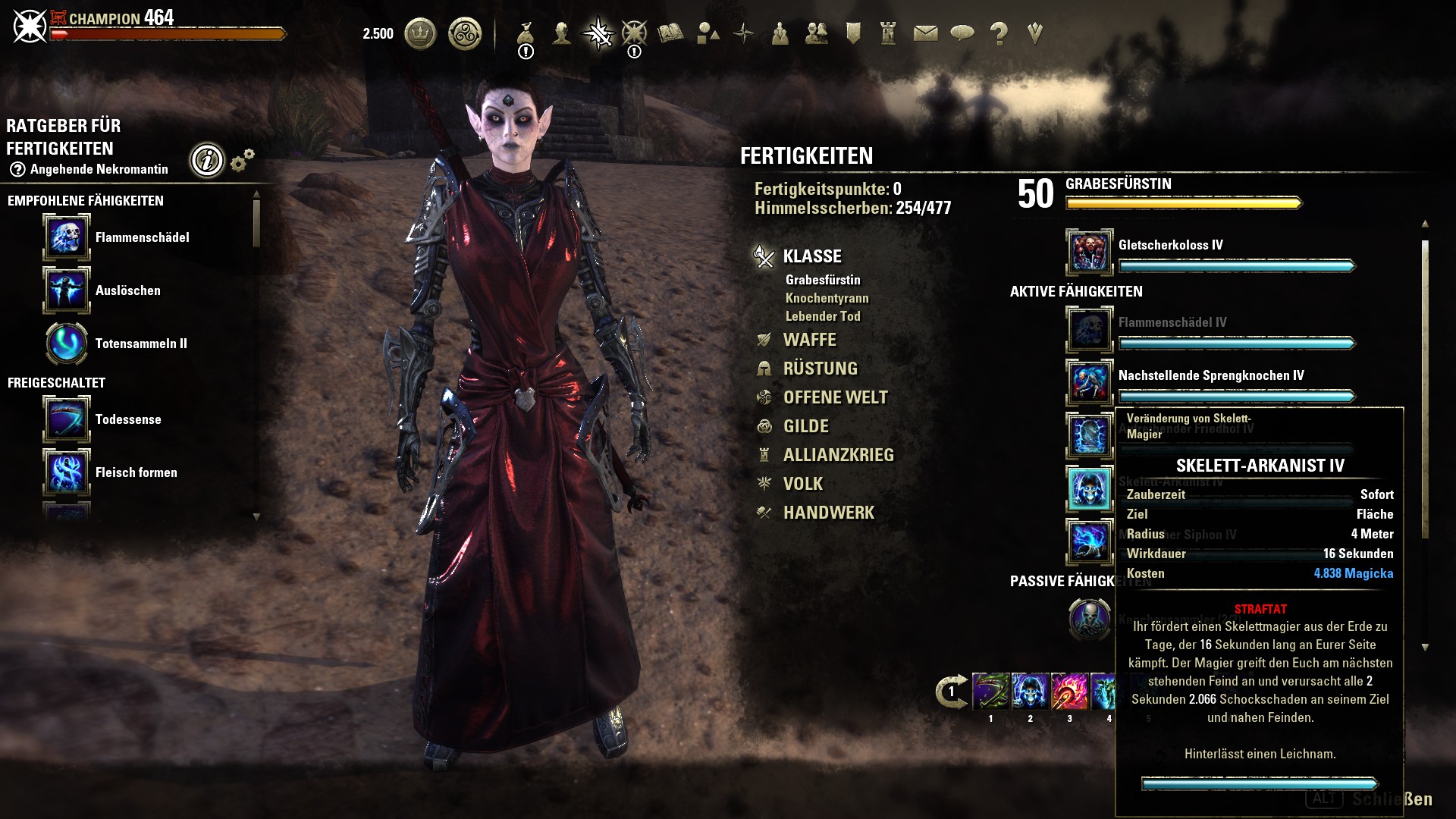Select the Knochentyrann skill line
This screenshot has width=1456, height=819.
coord(827,298)
